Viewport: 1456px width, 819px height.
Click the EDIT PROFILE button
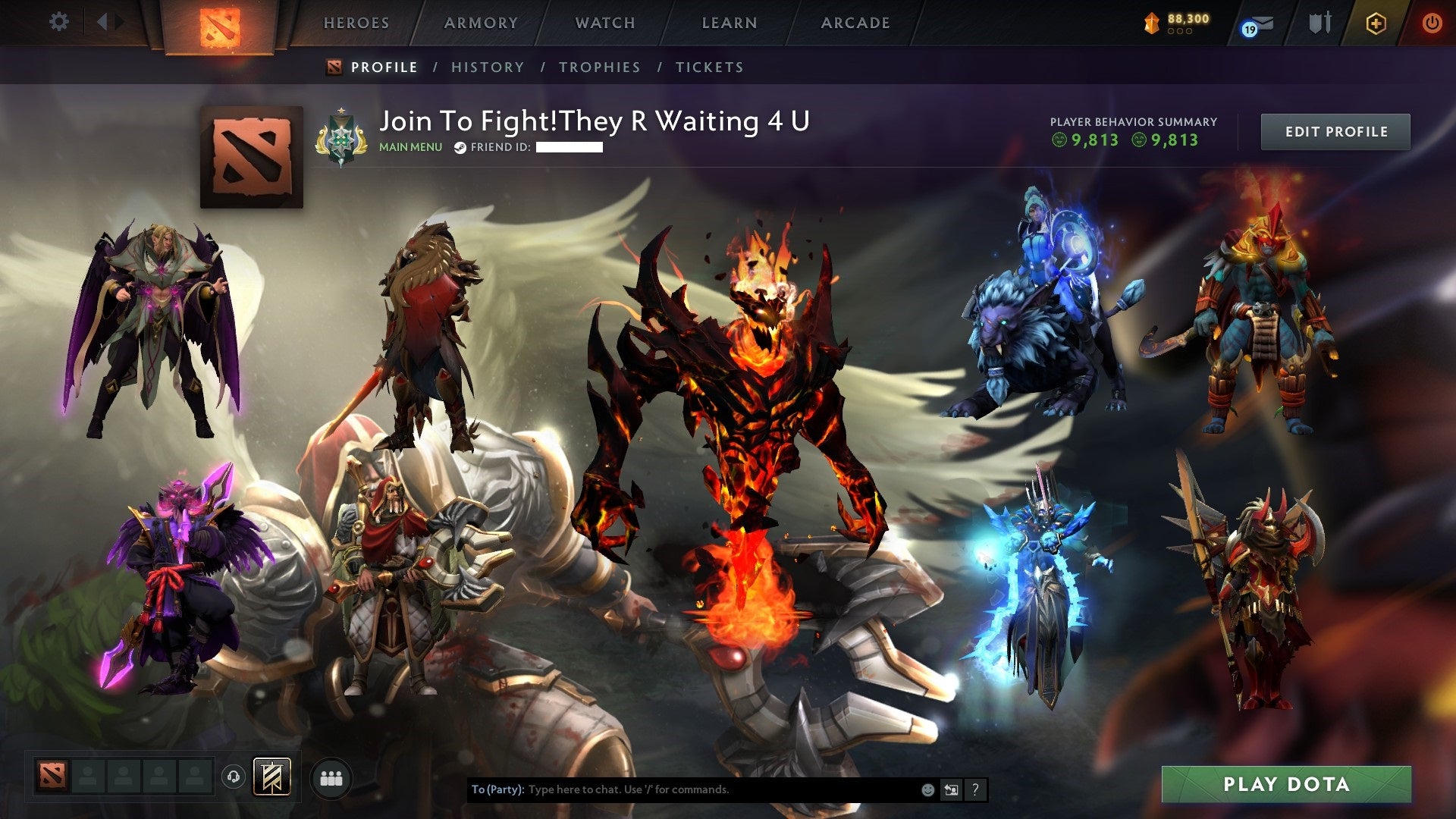1335,131
